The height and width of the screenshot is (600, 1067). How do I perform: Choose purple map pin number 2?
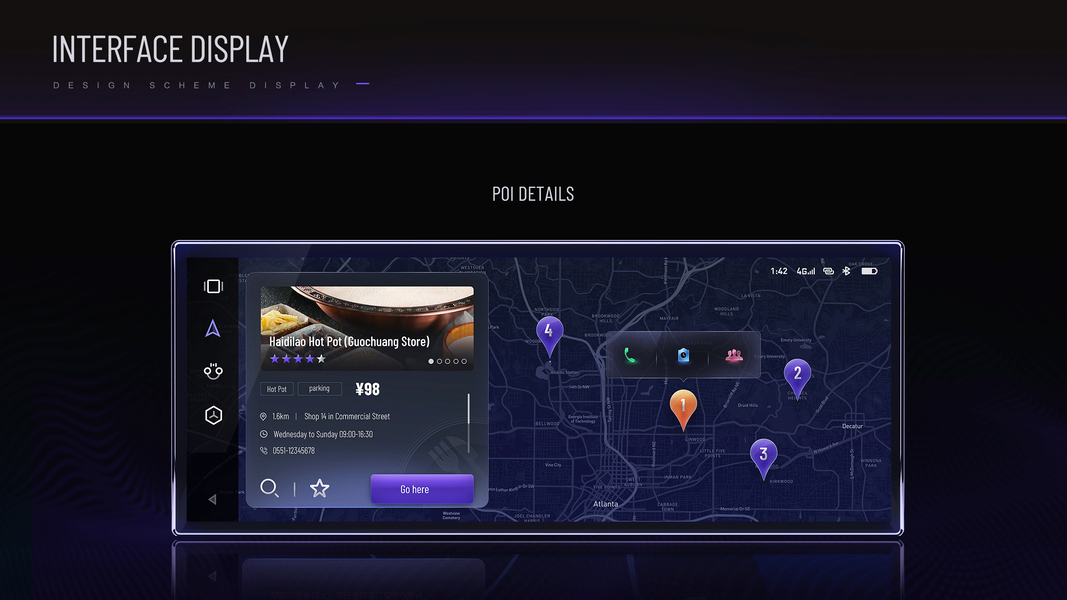(797, 376)
